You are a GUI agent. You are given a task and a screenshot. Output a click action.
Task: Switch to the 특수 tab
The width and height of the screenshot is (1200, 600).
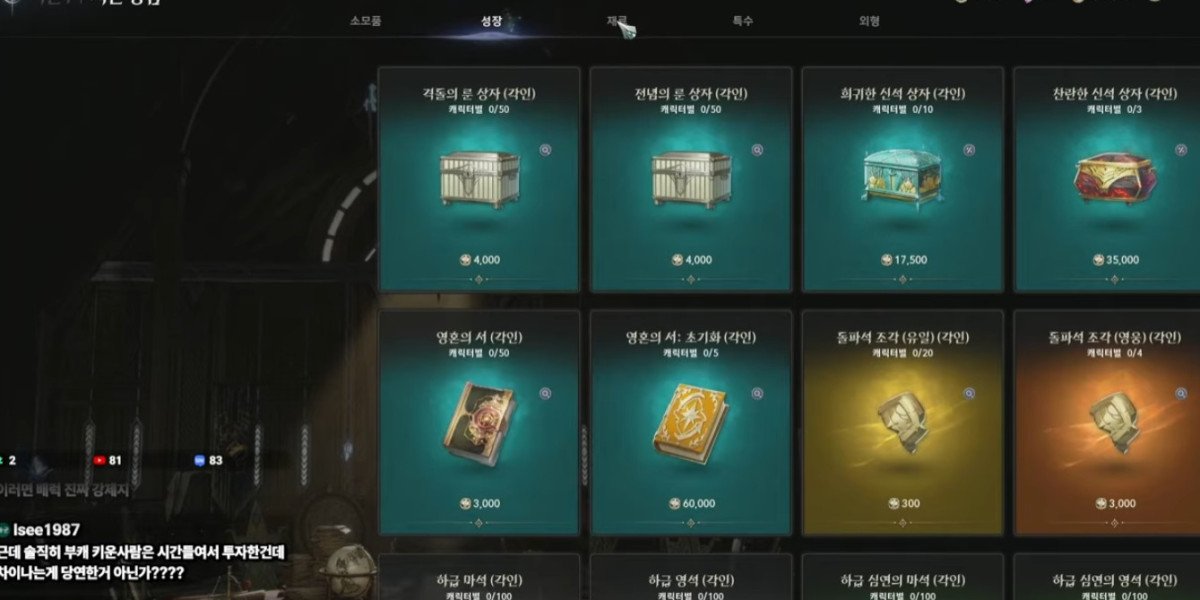click(x=743, y=20)
